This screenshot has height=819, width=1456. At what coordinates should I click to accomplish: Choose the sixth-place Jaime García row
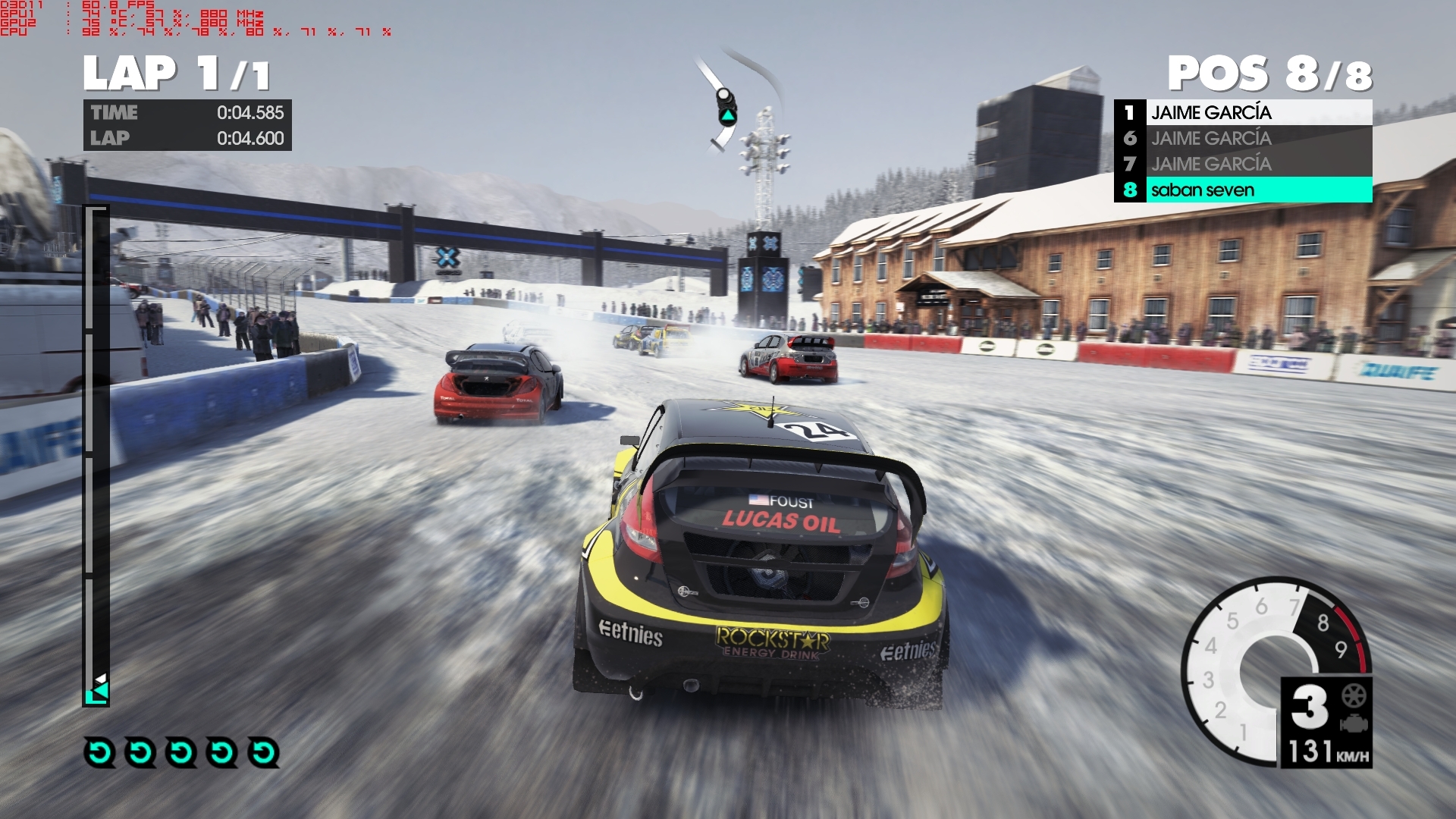tap(1242, 138)
